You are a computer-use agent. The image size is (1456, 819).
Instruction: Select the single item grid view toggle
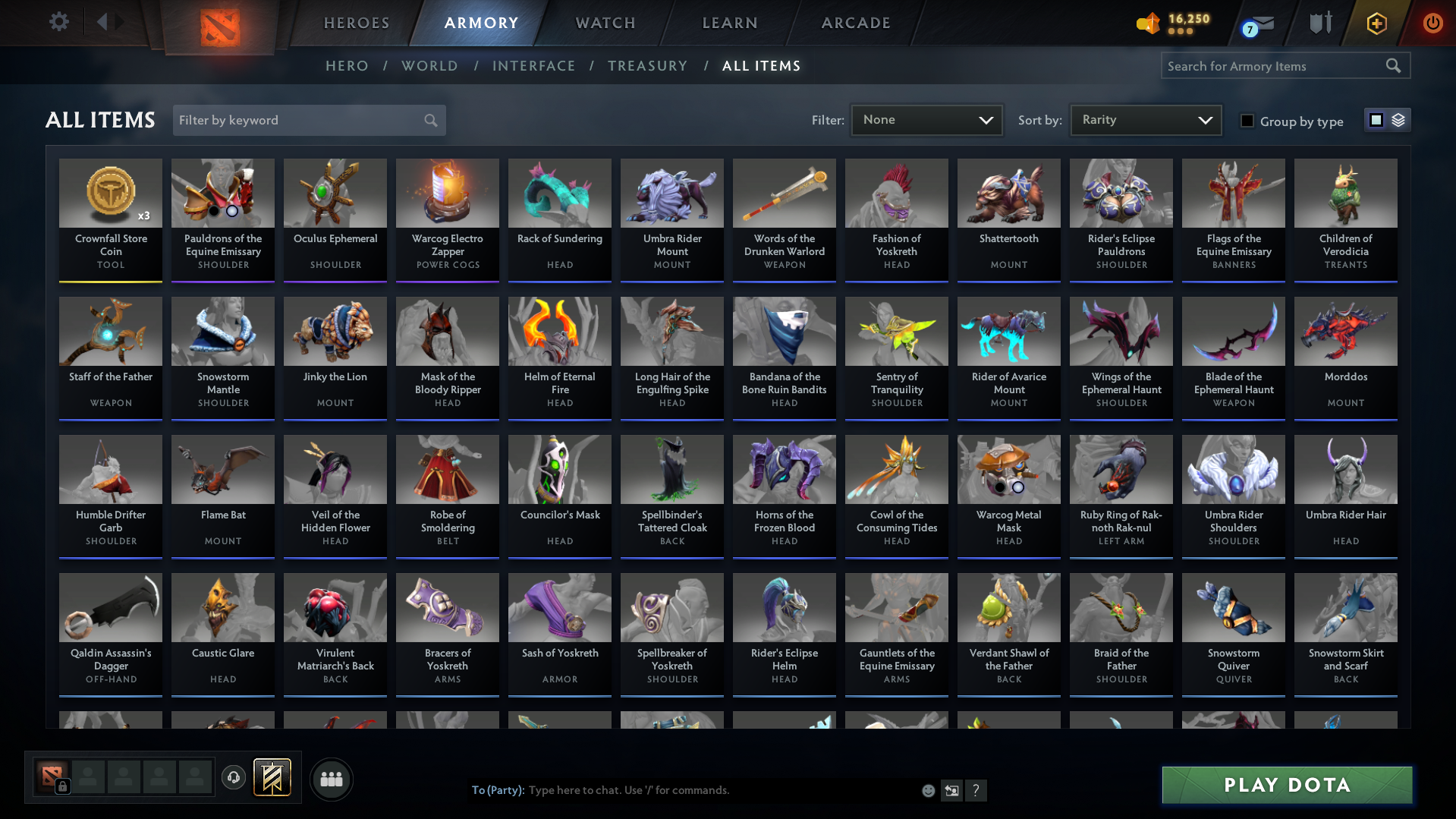tap(1376, 120)
